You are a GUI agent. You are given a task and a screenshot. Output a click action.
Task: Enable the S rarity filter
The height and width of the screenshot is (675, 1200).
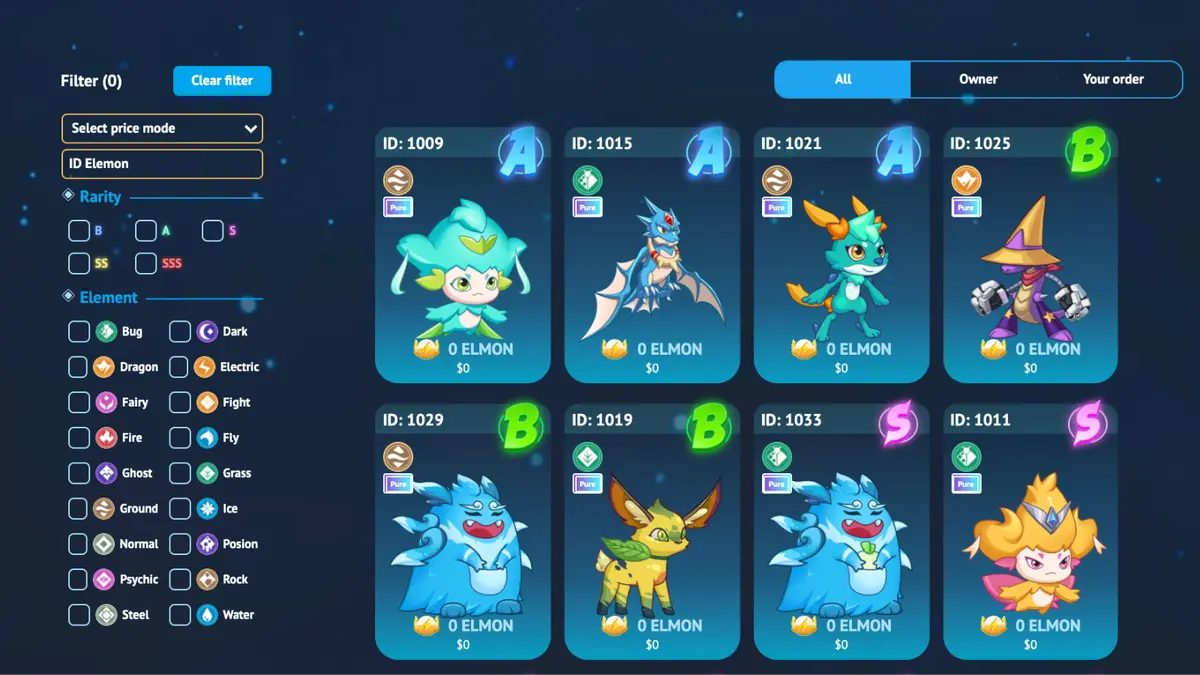tap(213, 231)
